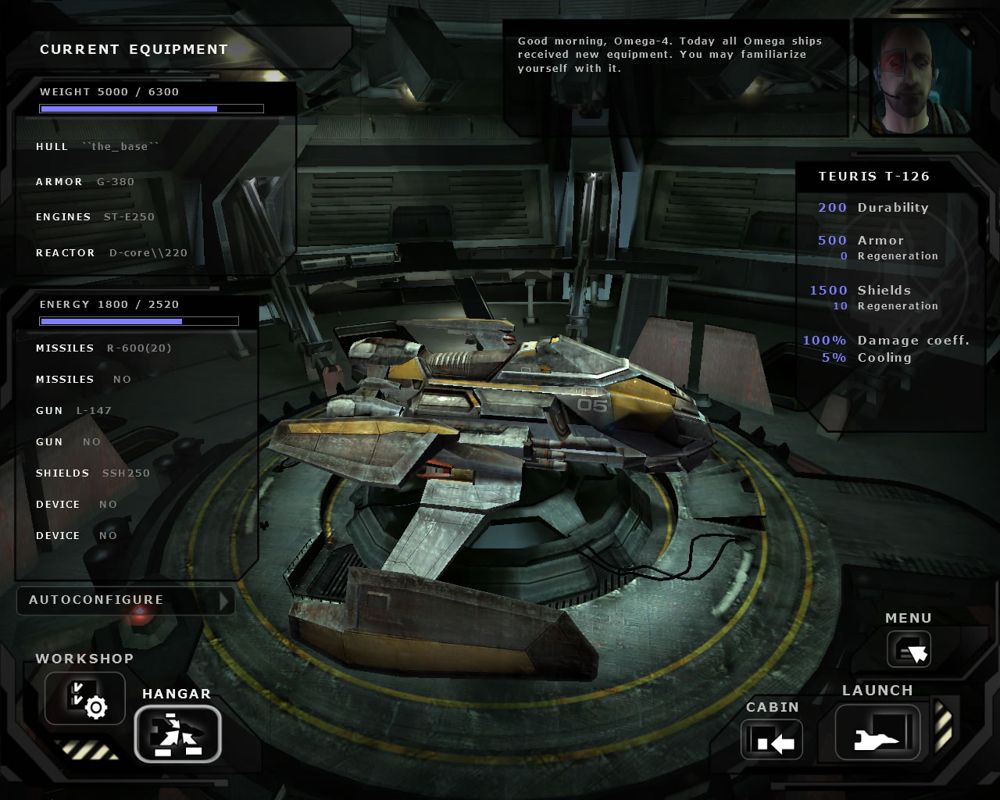
Task: Select the Shields SSH250 slot
Action: [93, 473]
